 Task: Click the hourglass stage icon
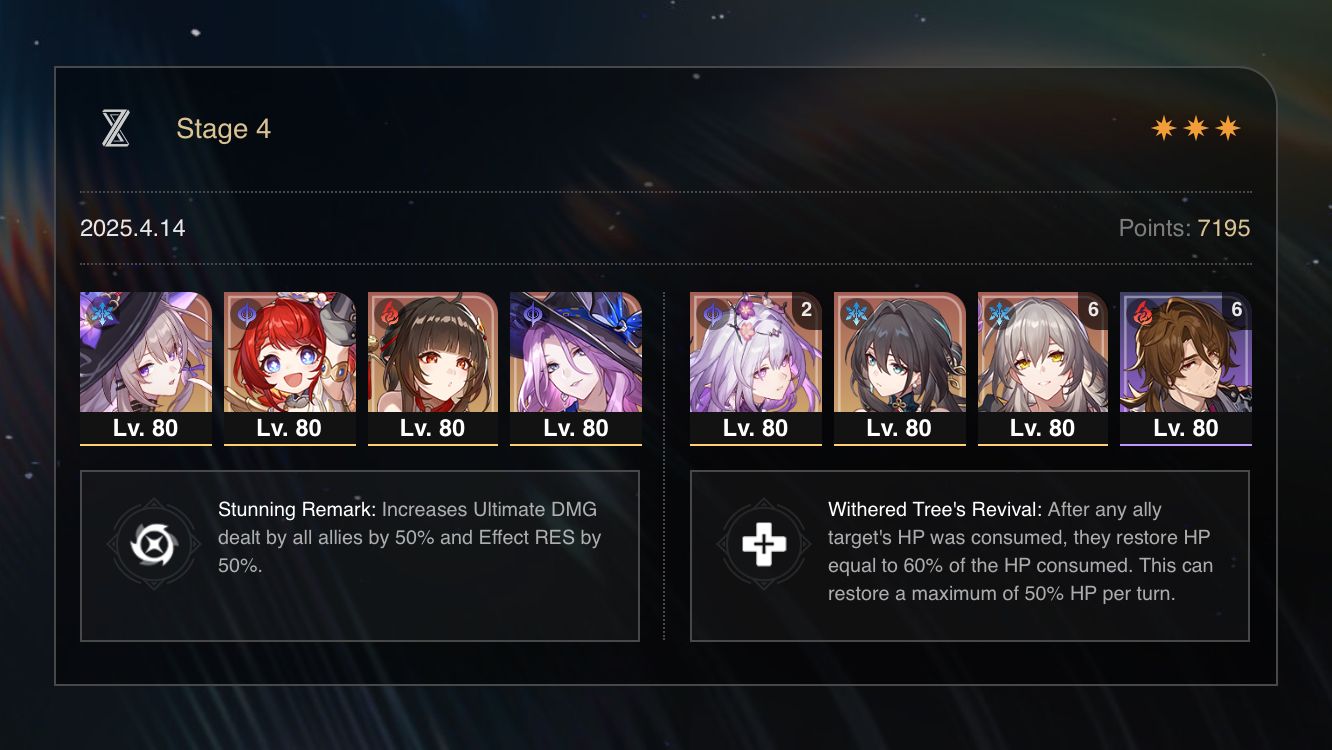[114, 128]
